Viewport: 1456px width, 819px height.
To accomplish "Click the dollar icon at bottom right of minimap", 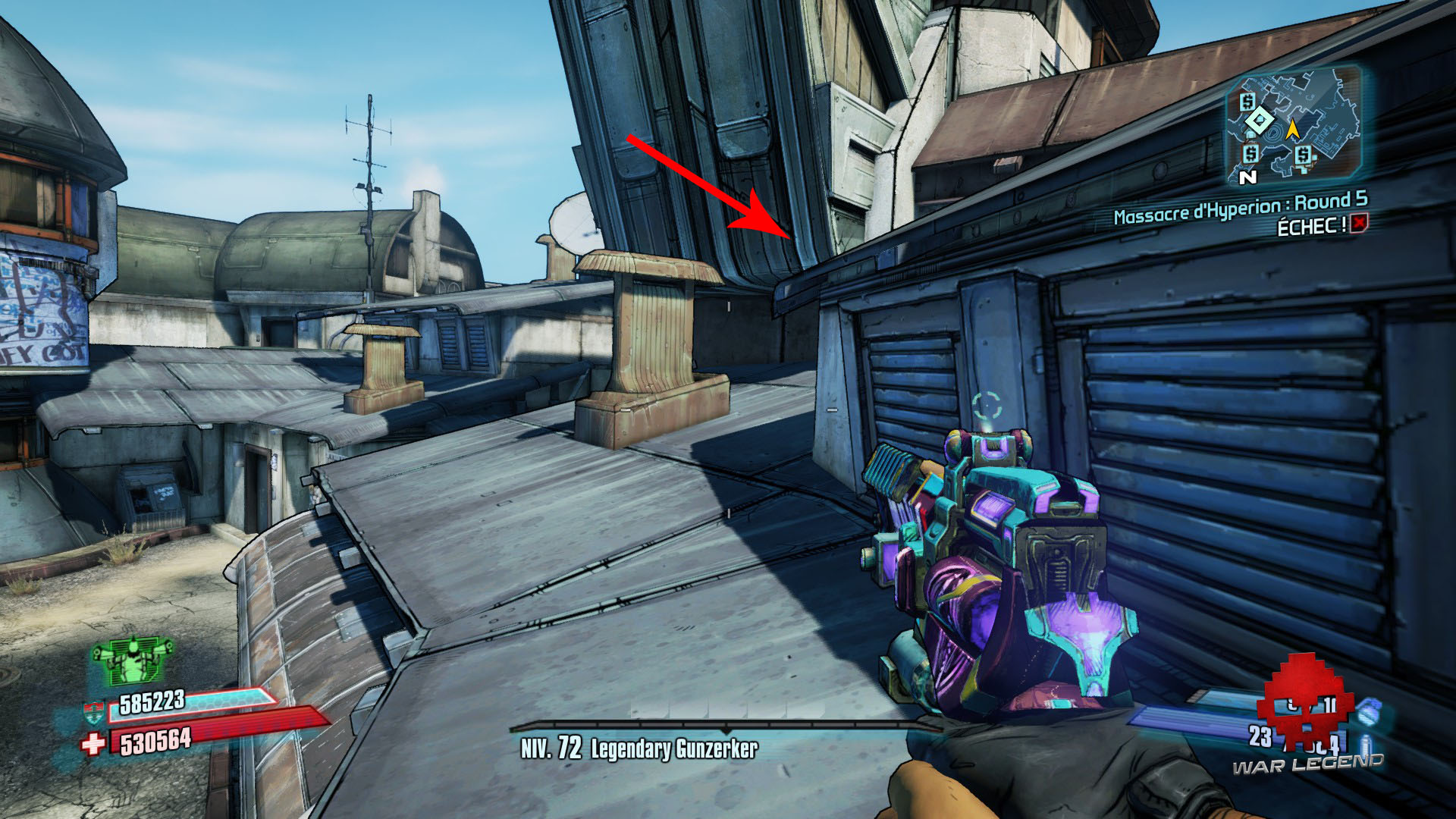I will pos(1303,155).
